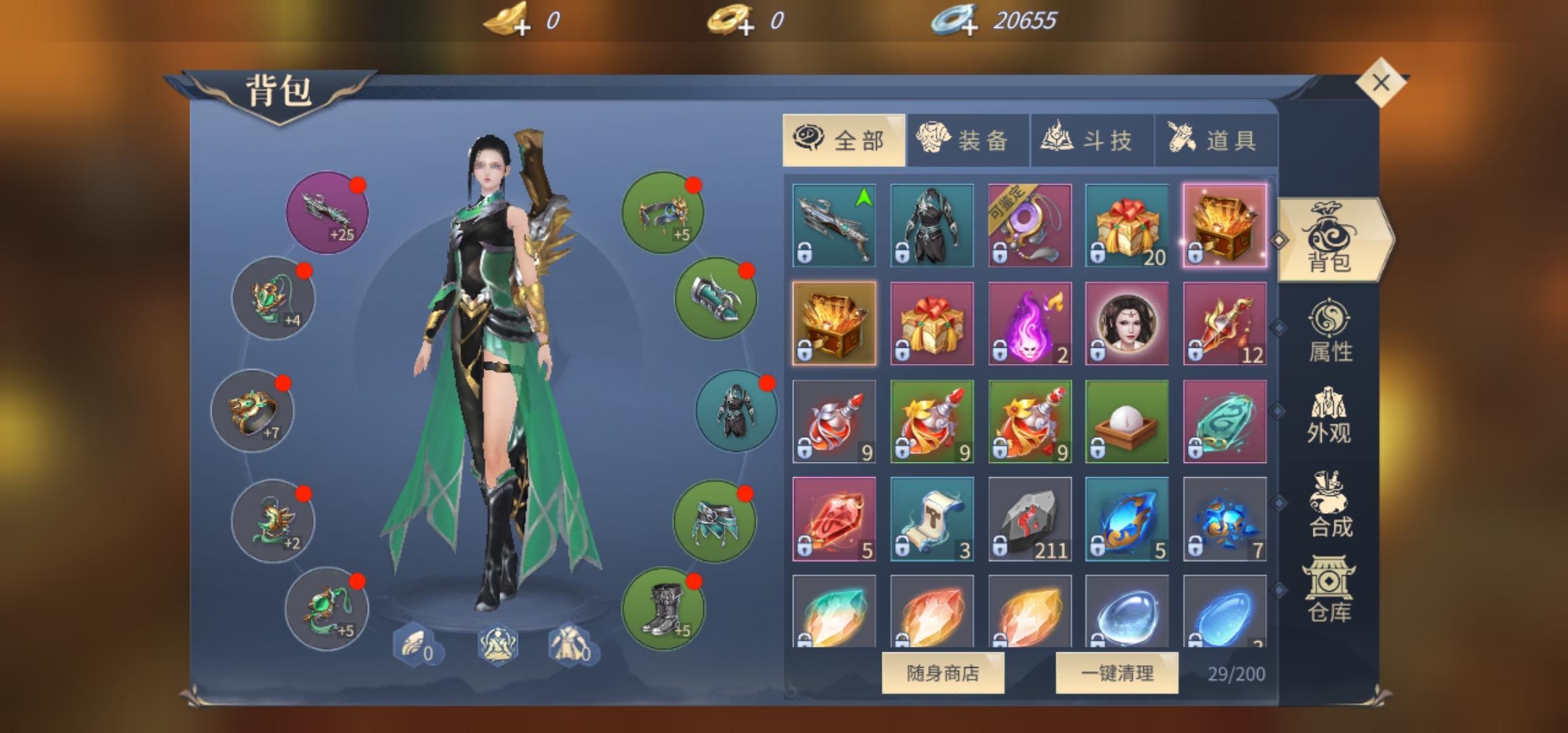Select the purple flame skull item
Image resolution: width=1568 pixels, height=733 pixels.
tap(1029, 324)
